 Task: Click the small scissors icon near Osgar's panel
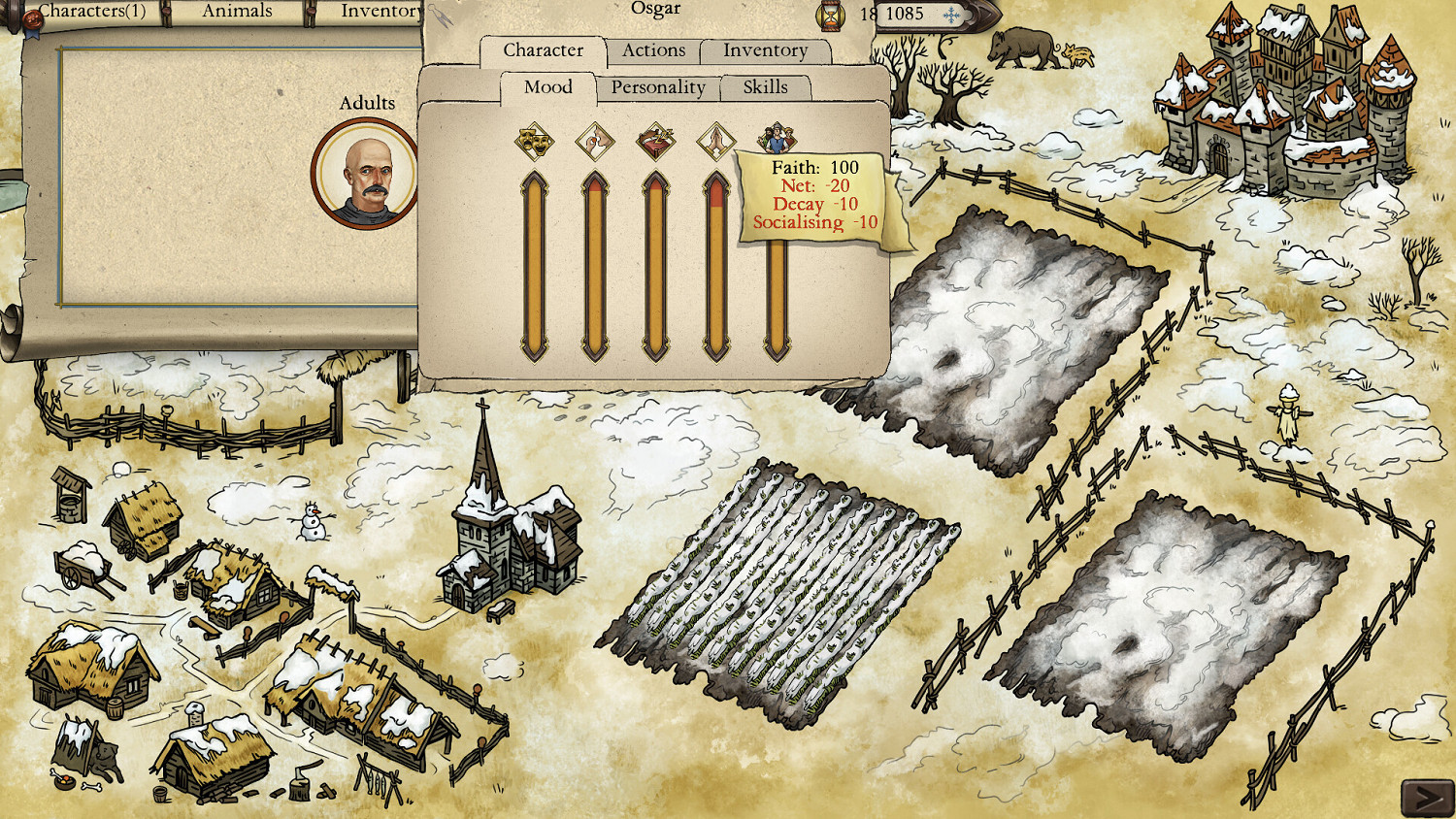pos(443,16)
